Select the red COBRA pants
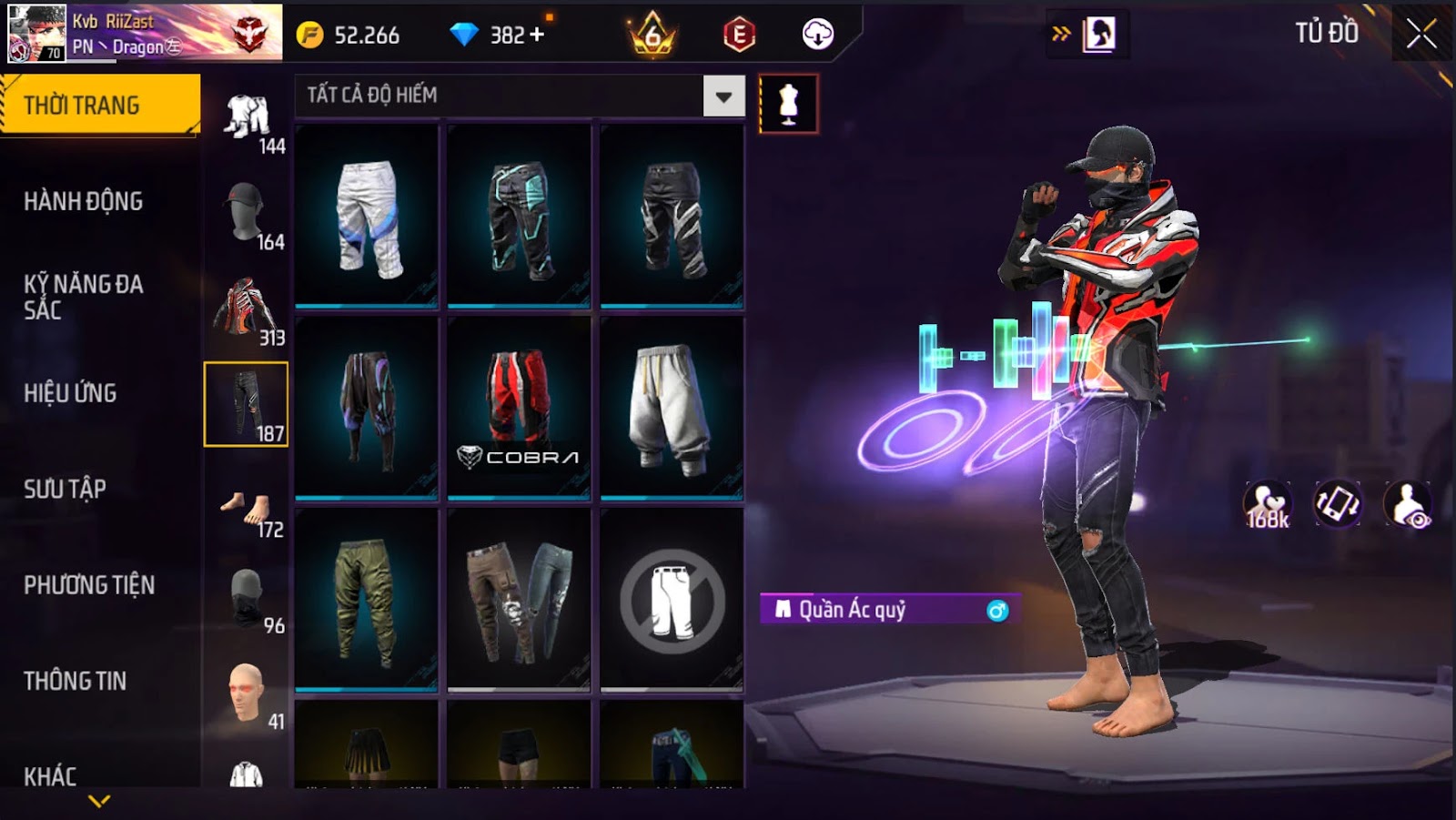The width and height of the screenshot is (1456, 820). click(x=519, y=408)
